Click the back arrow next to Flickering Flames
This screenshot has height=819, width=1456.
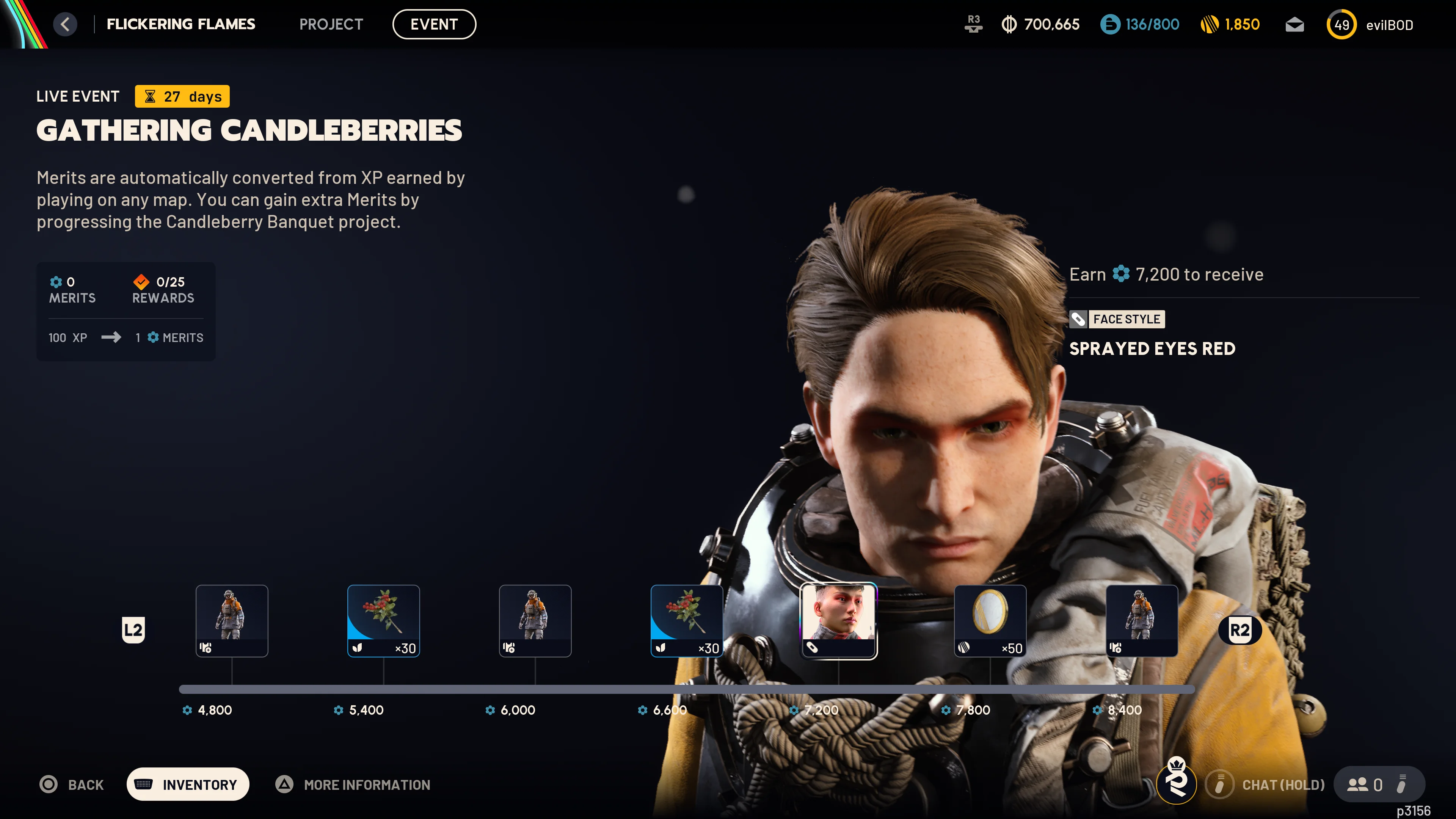(65, 24)
